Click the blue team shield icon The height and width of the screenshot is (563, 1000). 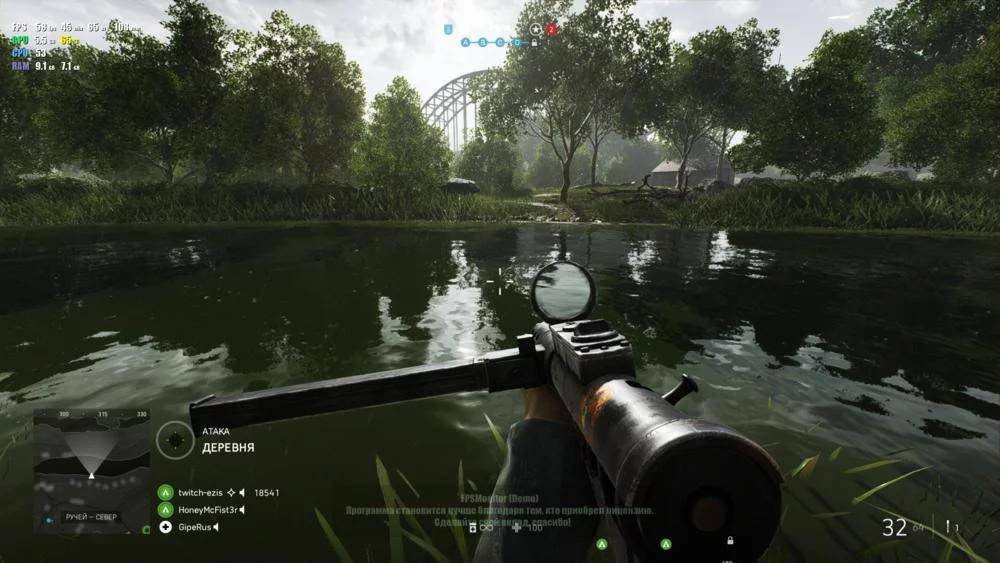pyautogui.click(x=447, y=30)
